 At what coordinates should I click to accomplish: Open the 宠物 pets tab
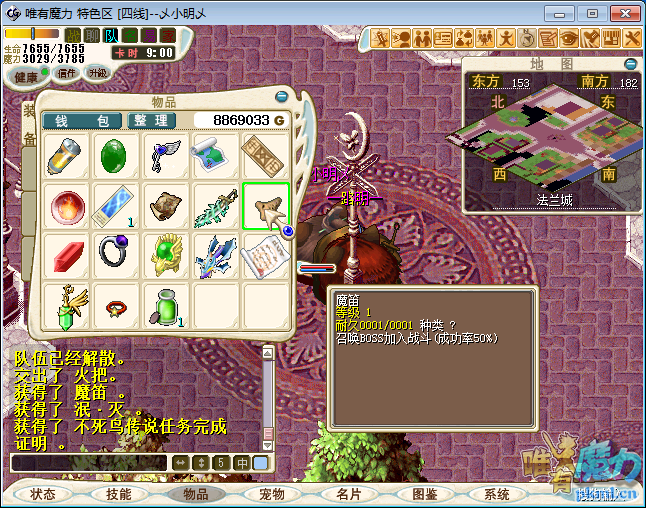[272, 494]
